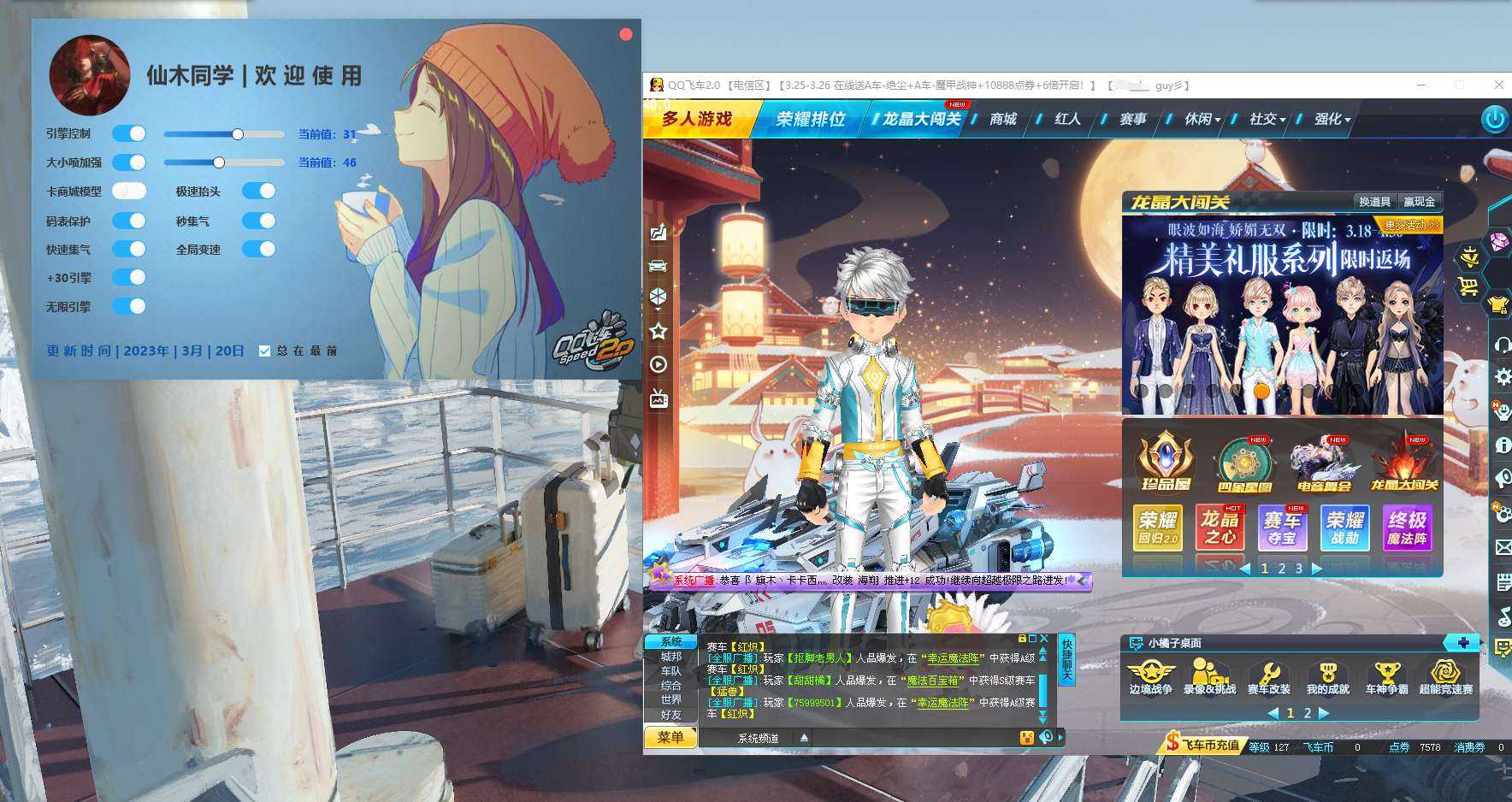
Task: Expand the 休闲 dropdown menu
Action: click(x=1202, y=119)
